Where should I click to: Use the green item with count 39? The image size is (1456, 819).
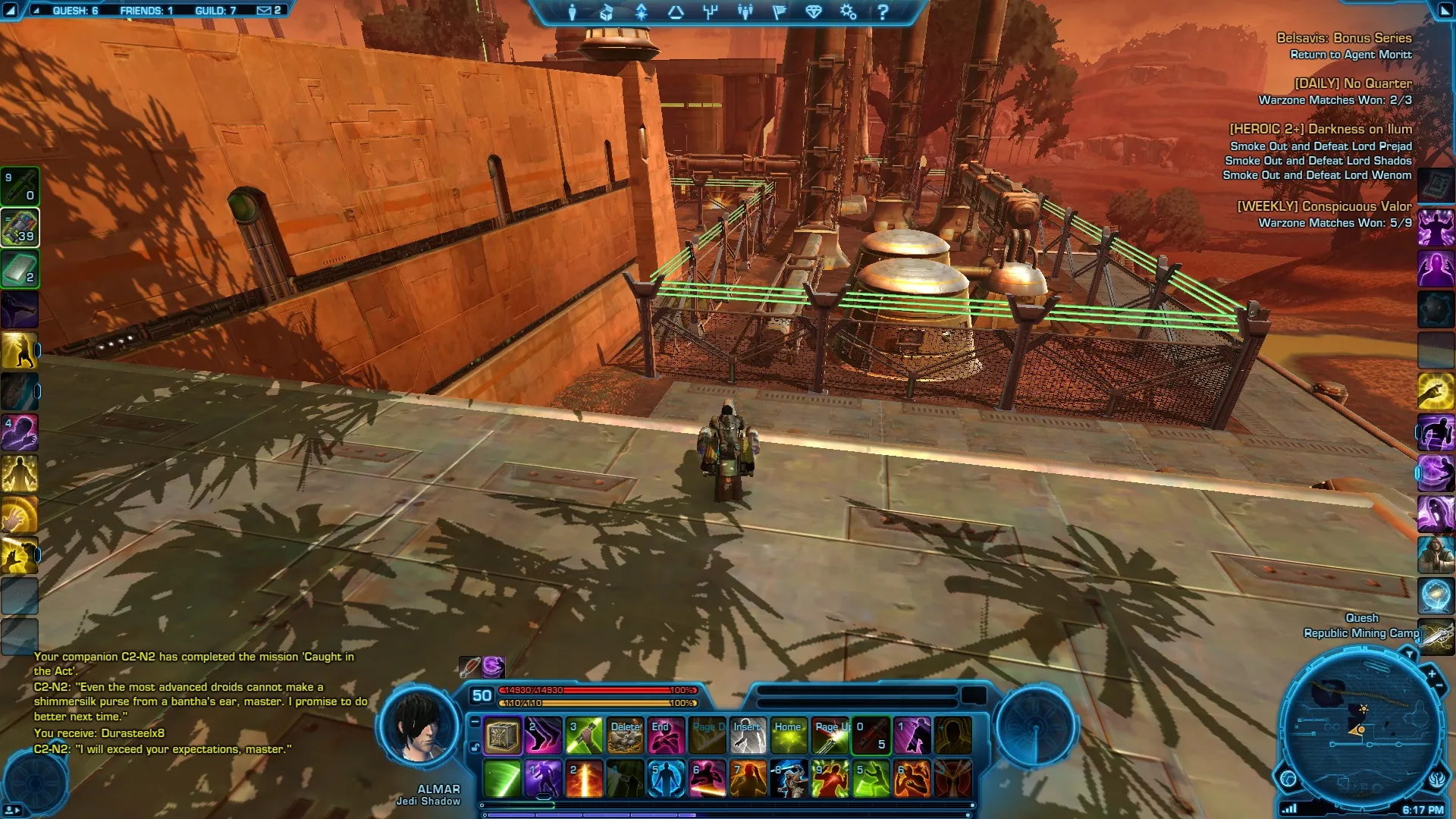pos(20,227)
